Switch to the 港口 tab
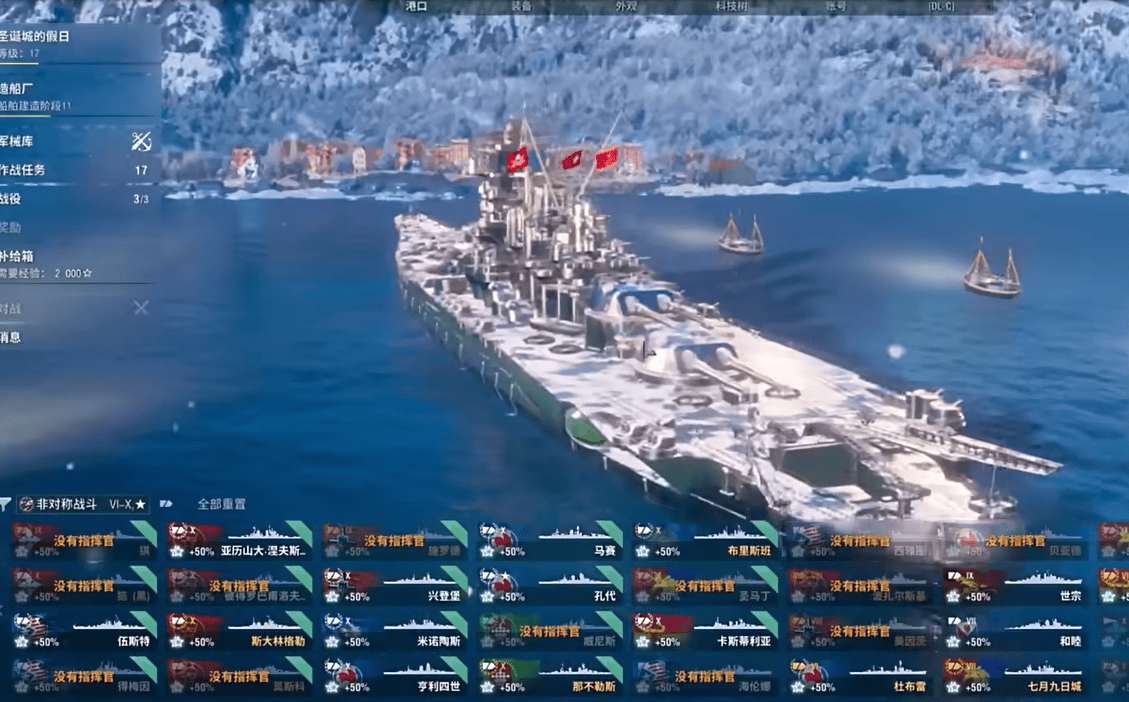This screenshot has width=1129, height=702. [416, 6]
